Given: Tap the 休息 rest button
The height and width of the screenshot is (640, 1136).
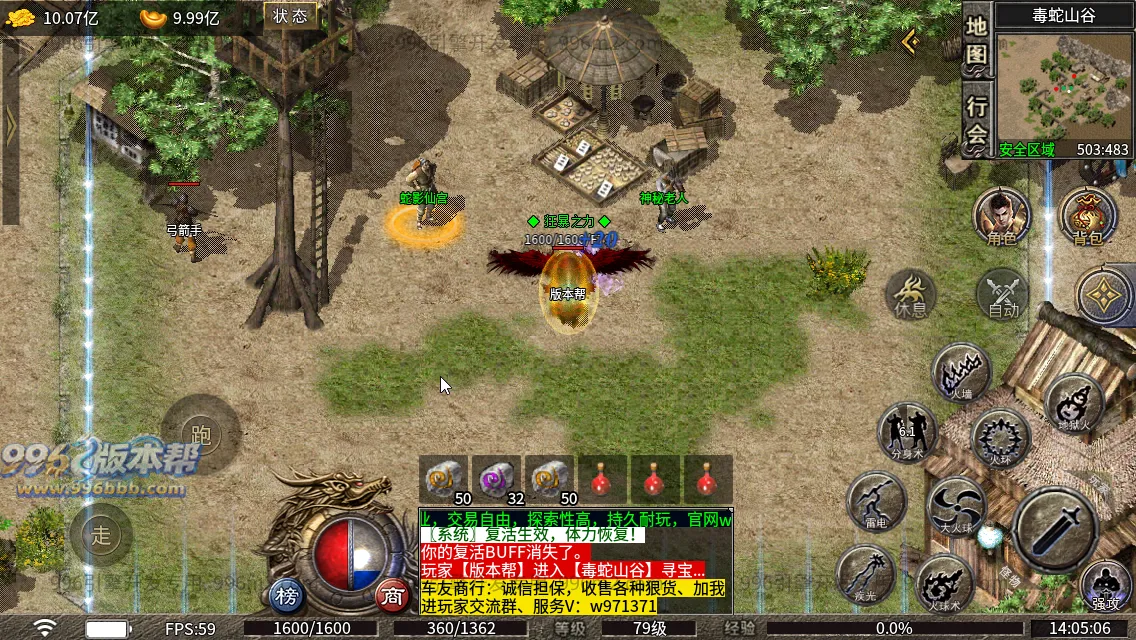Looking at the screenshot, I should 911,294.
